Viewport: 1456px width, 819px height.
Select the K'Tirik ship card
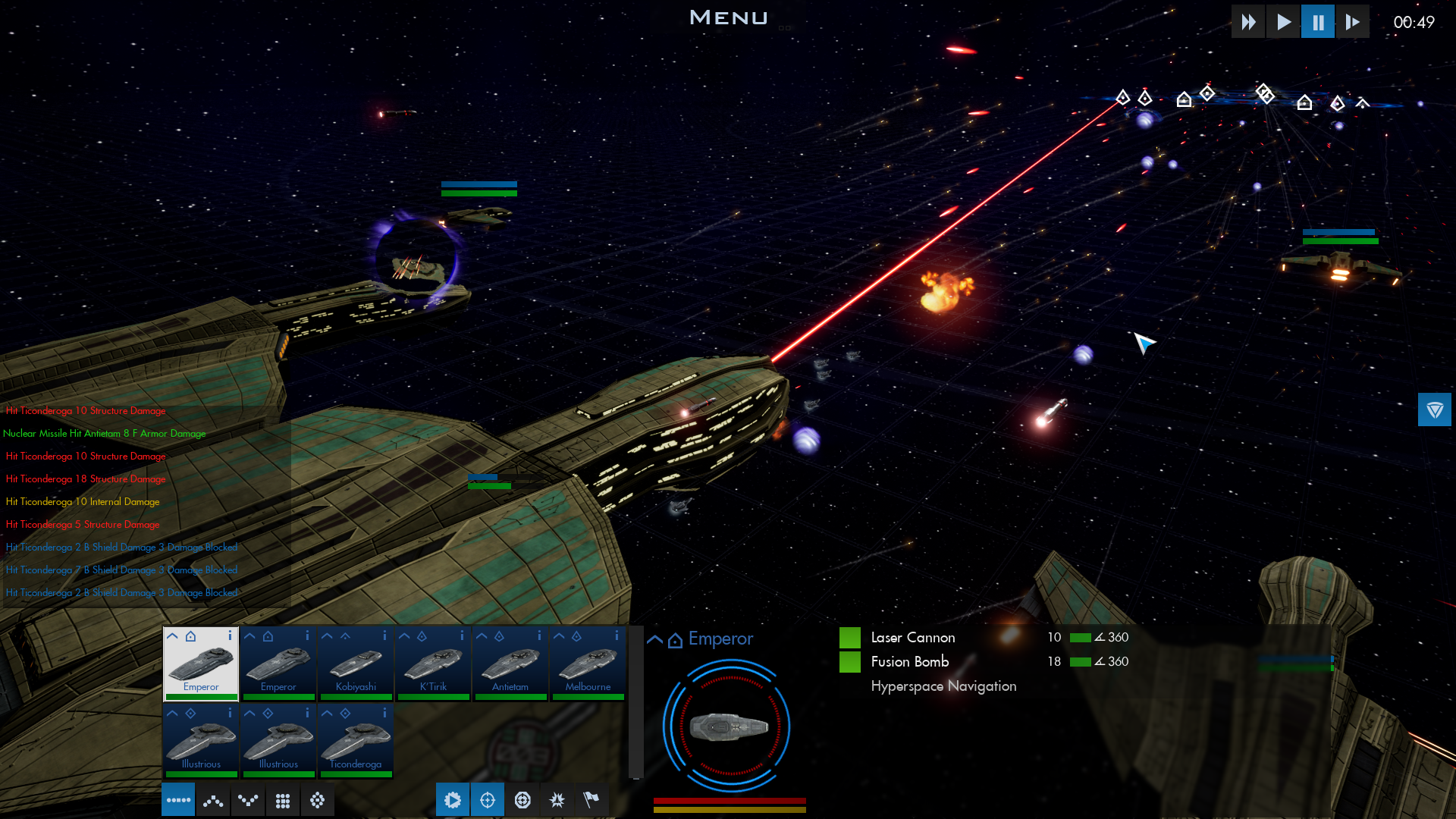click(433, 664)
